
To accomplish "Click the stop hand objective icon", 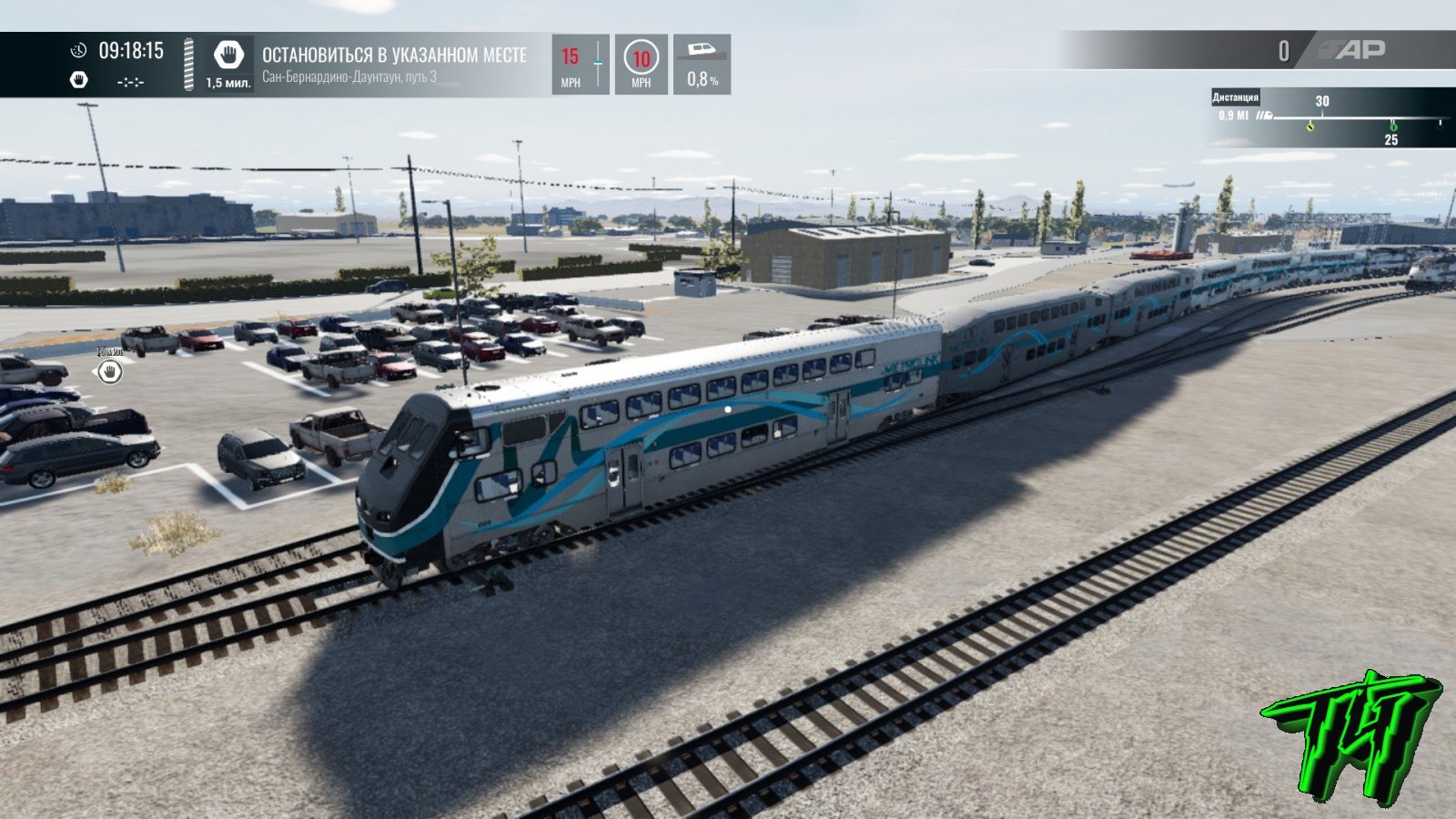I will [227, 56].
